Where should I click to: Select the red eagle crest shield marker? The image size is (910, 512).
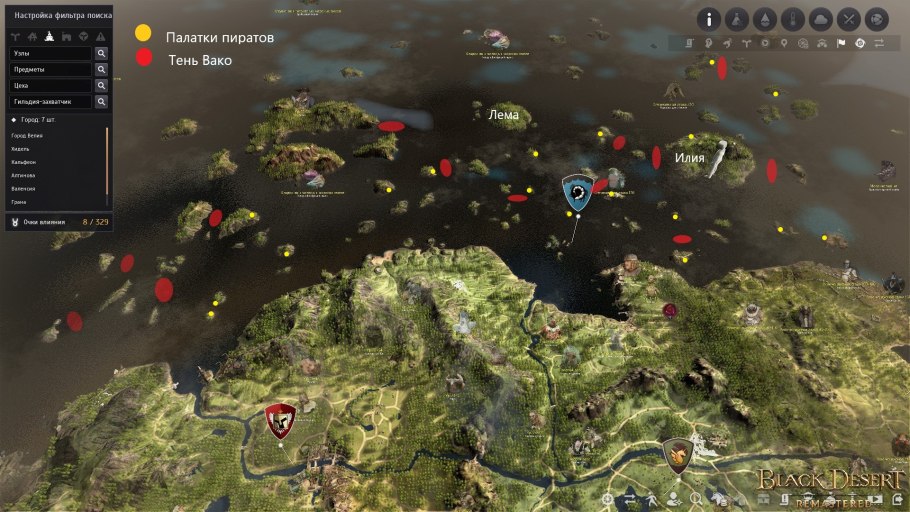281,421
